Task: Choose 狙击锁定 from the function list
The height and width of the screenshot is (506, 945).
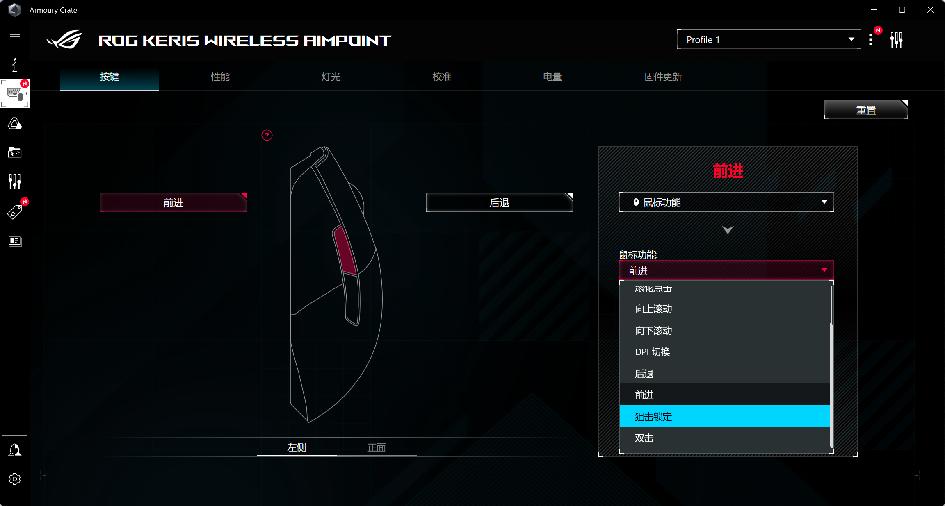Action: pos(725,416)
